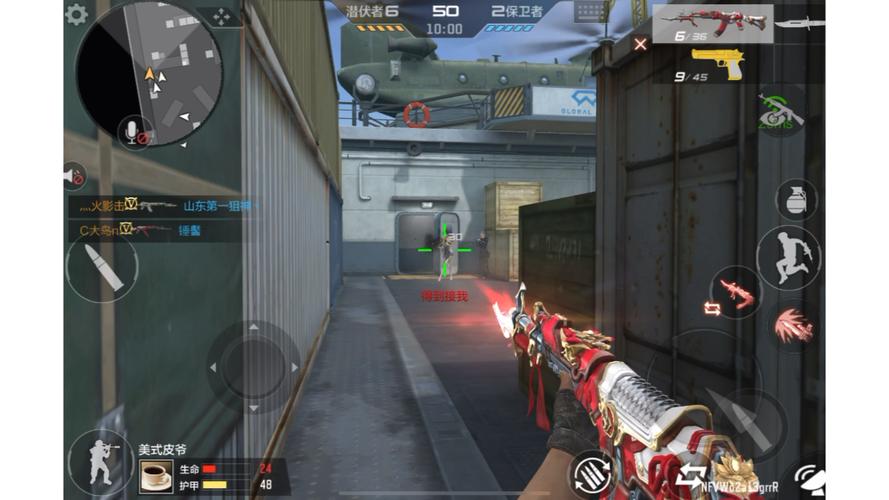Tap the green crossed-out rifle icon
Image resolution: width=889 pixels, height=500 pixels.
pyautogui.click(x=780, y=110)
